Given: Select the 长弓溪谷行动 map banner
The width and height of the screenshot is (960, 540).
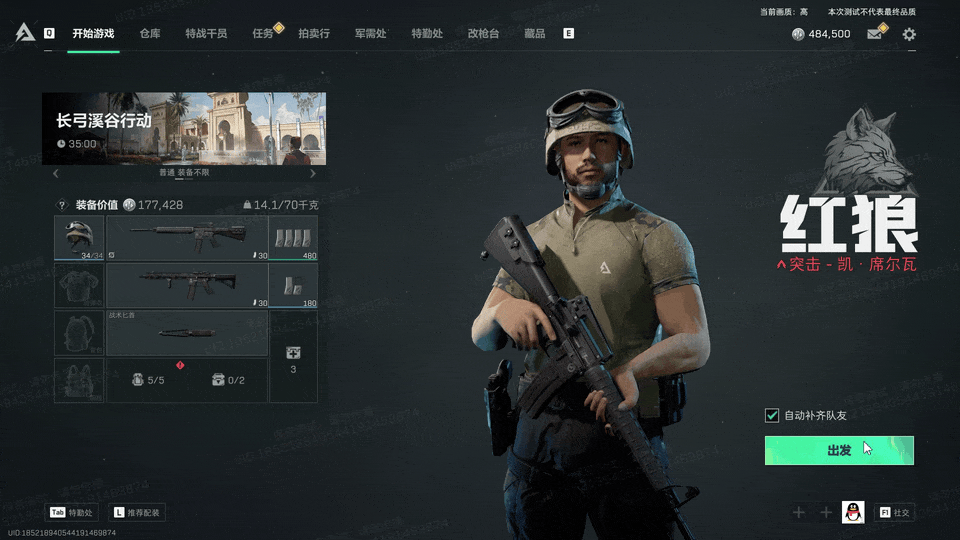Looking at the screenshot, I should pos(184,128).
